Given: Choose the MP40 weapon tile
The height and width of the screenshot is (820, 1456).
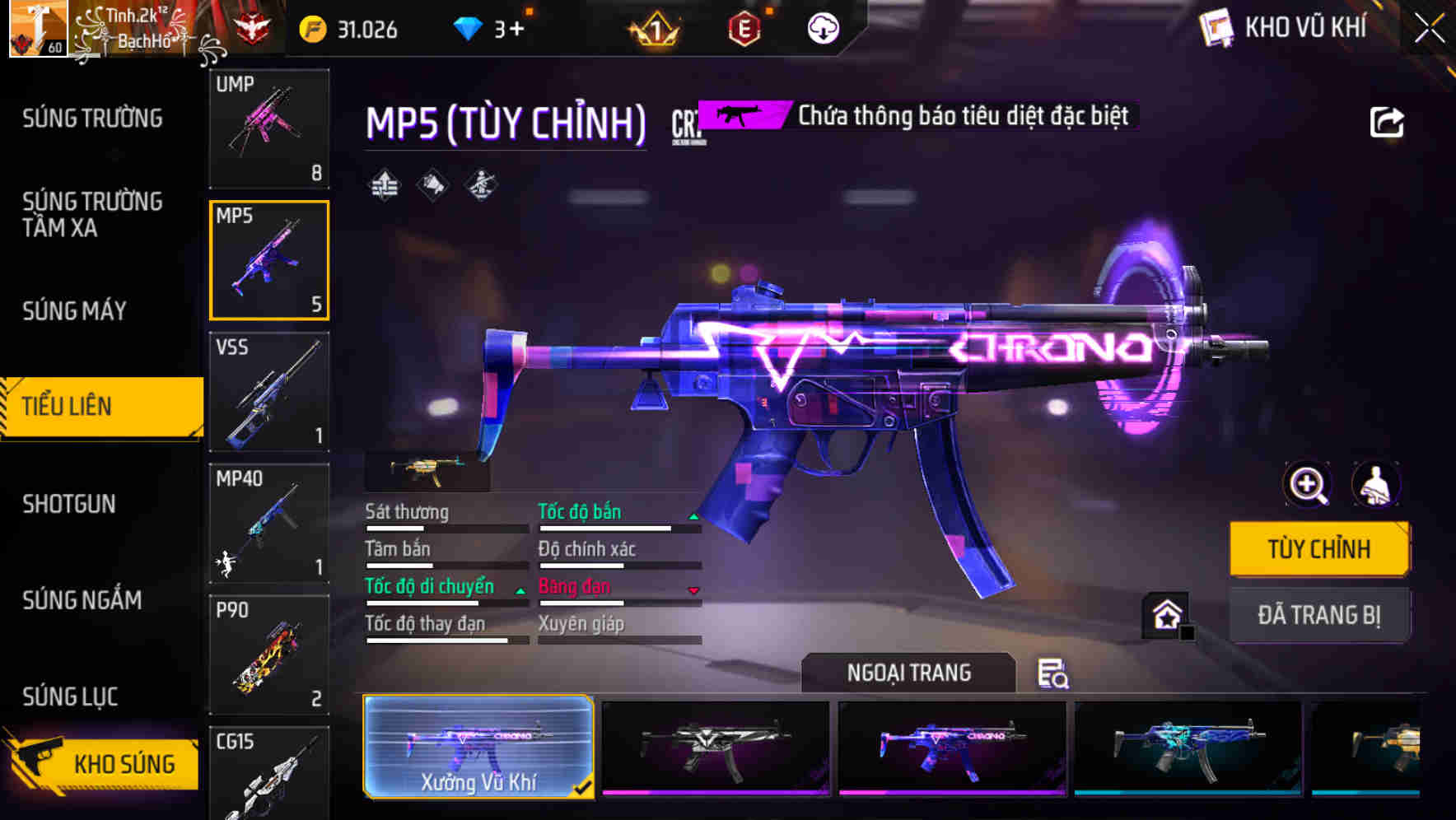Looking at the screenshot, I should tap(269, 523).
